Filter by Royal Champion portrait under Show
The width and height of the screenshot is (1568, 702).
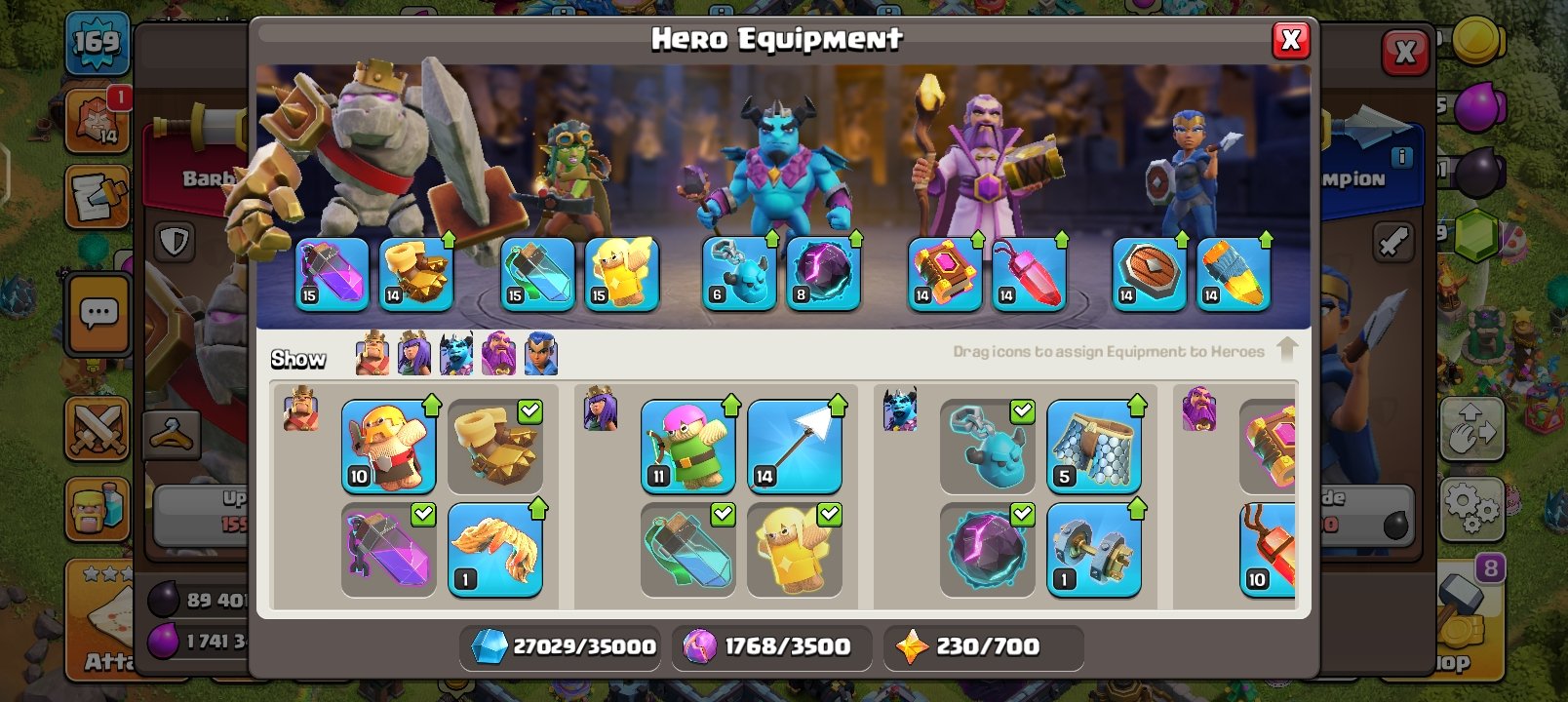[x=539, y=356]
